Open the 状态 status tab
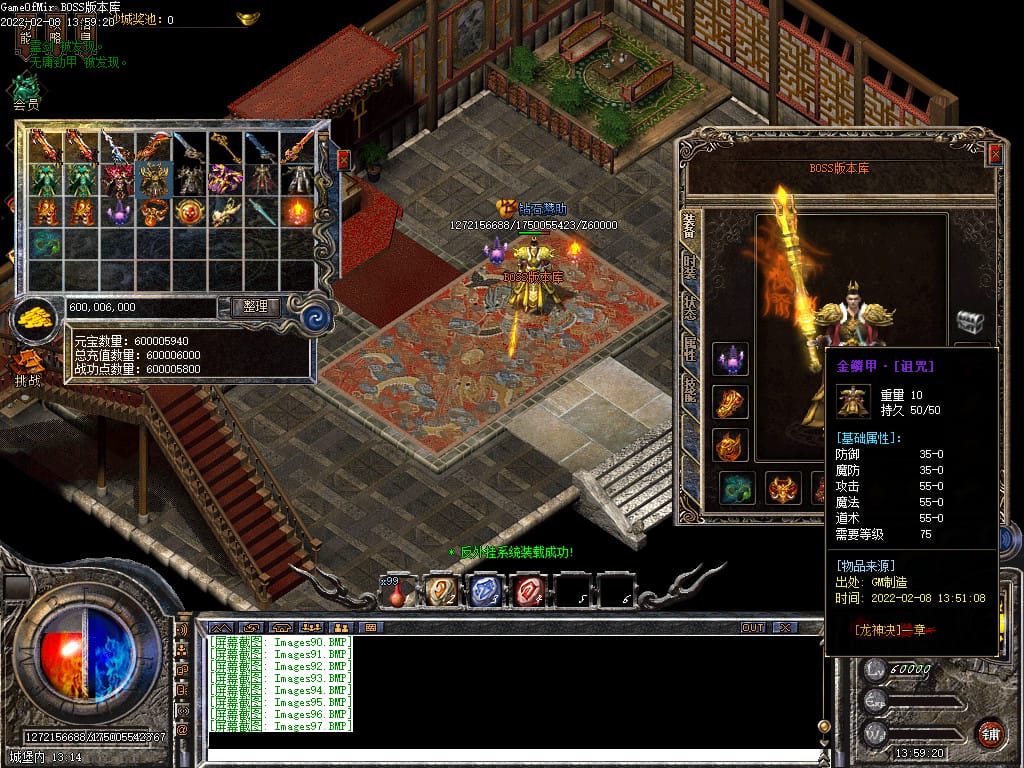This screenshot has width=1024, height=768. click(690, 307)
